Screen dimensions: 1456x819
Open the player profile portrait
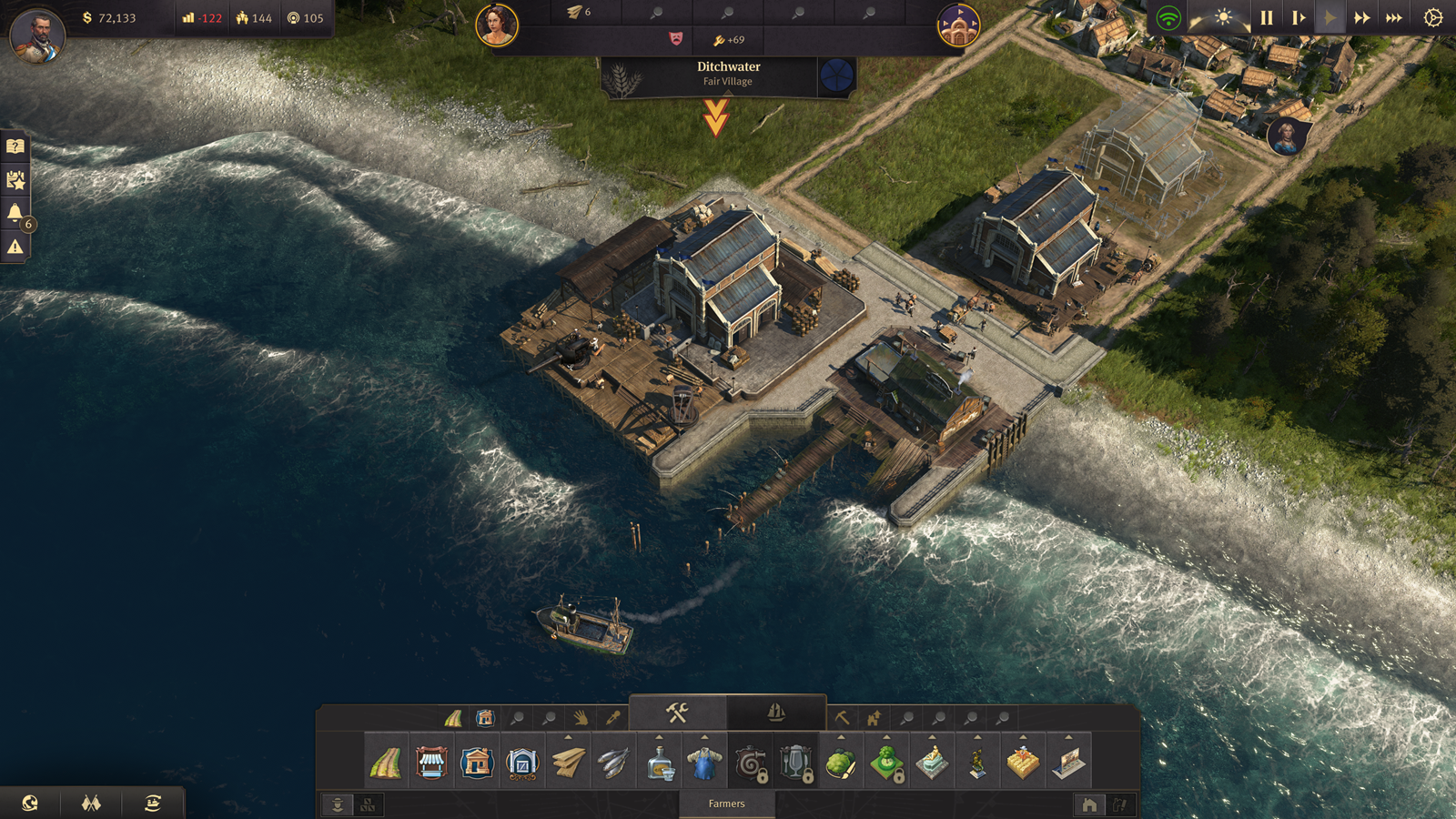click(x=37, y=35)
